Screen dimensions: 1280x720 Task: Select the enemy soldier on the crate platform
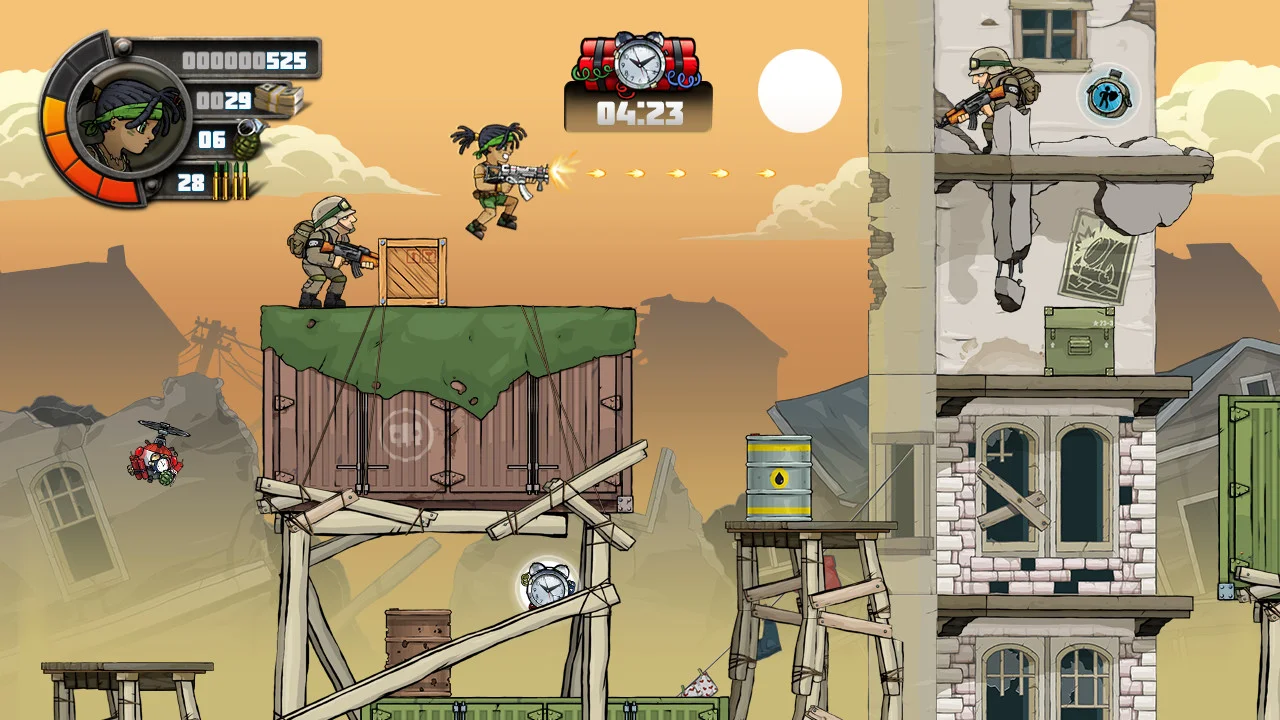pos(325,255)
